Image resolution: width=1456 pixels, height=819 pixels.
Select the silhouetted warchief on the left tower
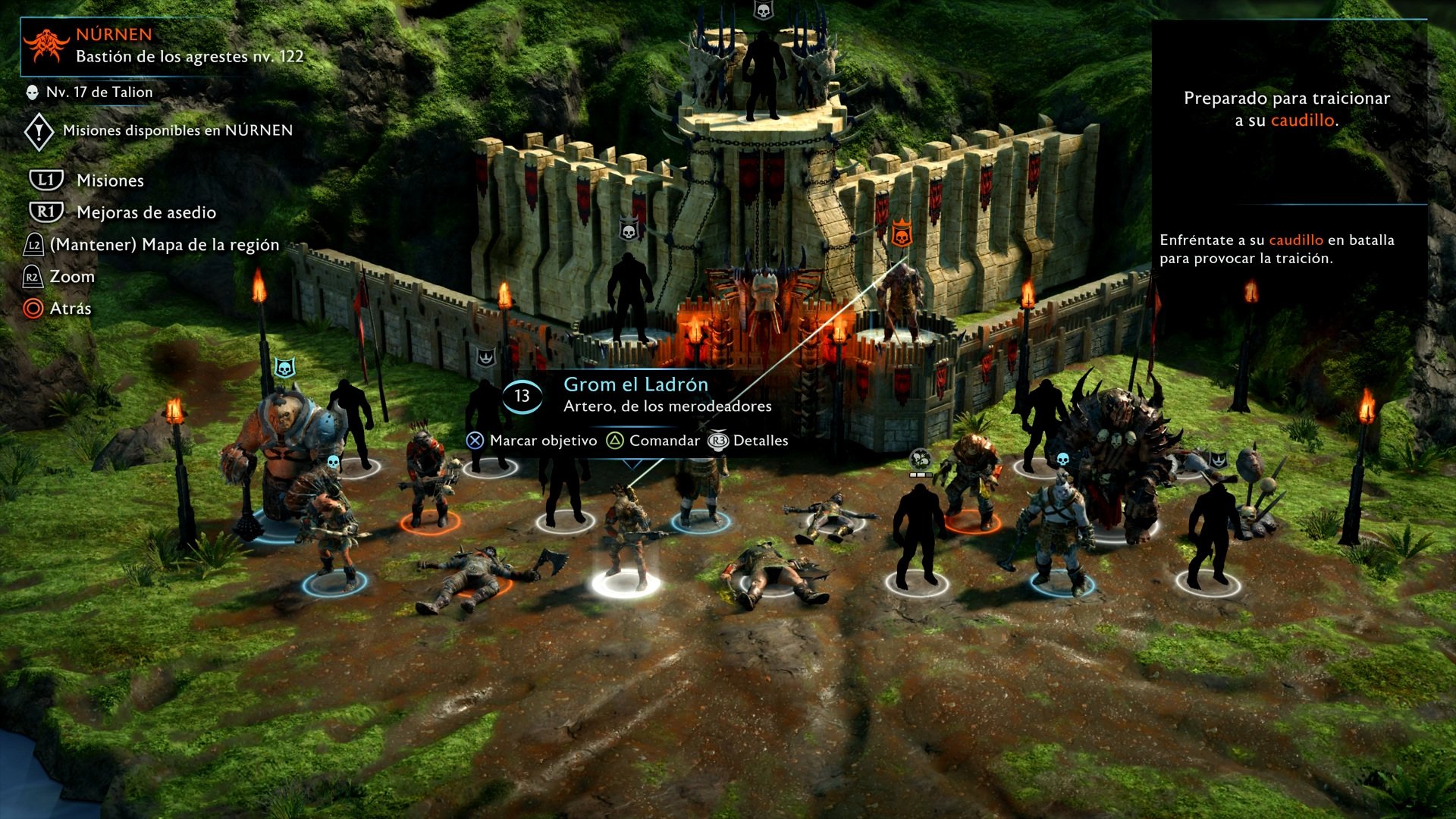(629, 296)
